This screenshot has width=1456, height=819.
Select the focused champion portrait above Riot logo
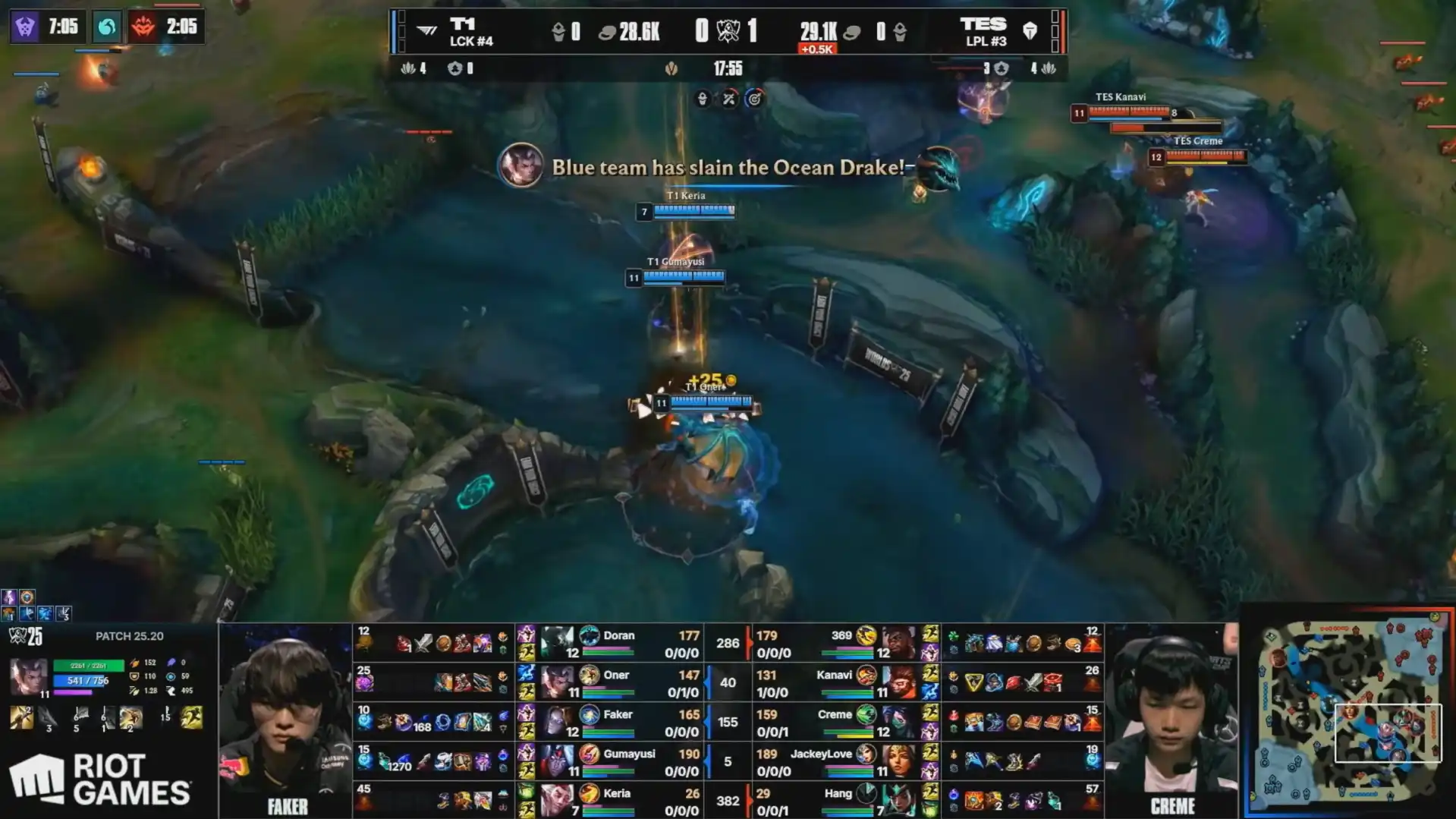pos(28,676)
